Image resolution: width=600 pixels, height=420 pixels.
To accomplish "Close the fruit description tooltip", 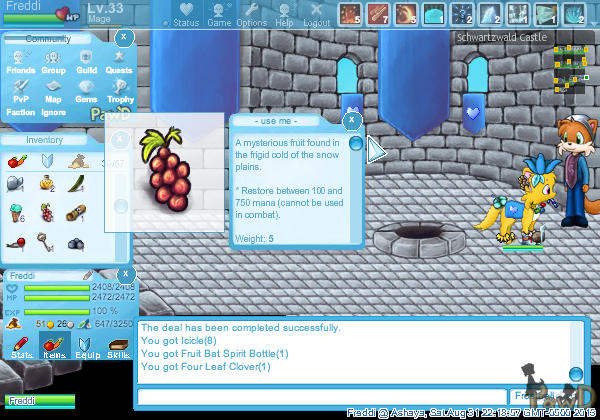I will 352,120.
